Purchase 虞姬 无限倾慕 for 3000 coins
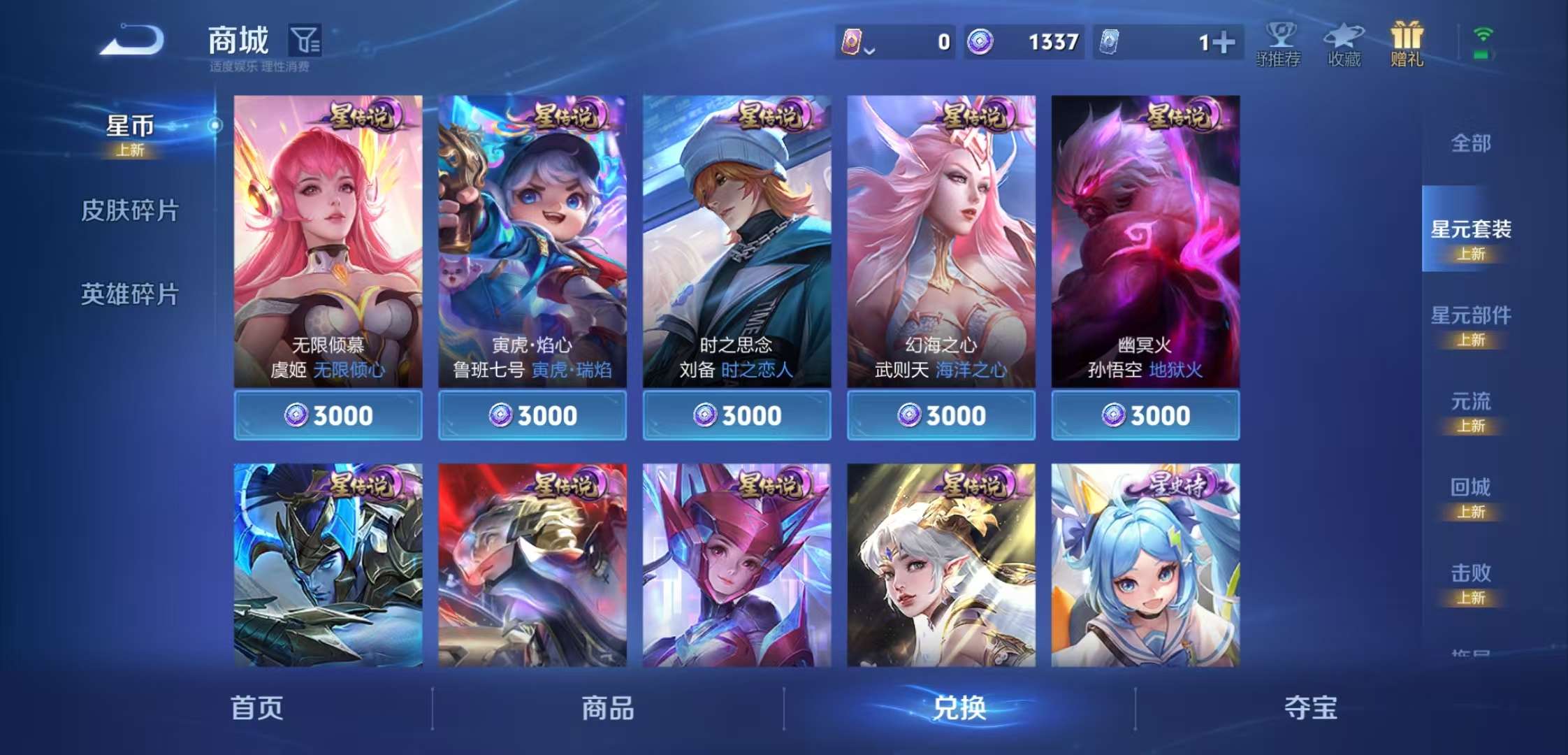The width and height of the screenshot is (1568, 755). pyautogui.click(x=328, y=415)
